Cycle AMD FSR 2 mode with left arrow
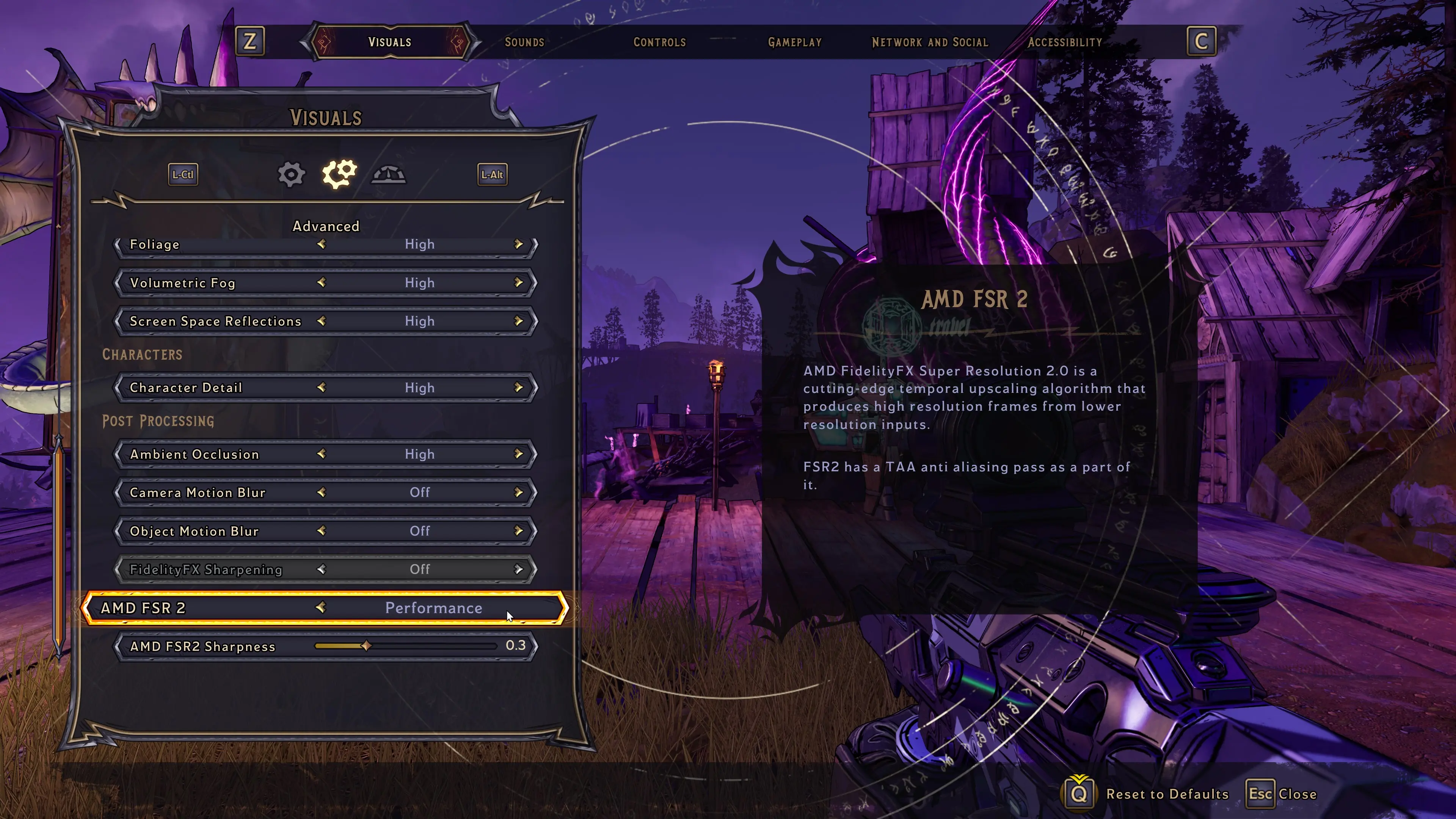Screen dimensions: 1456x819 coord(320,607)
